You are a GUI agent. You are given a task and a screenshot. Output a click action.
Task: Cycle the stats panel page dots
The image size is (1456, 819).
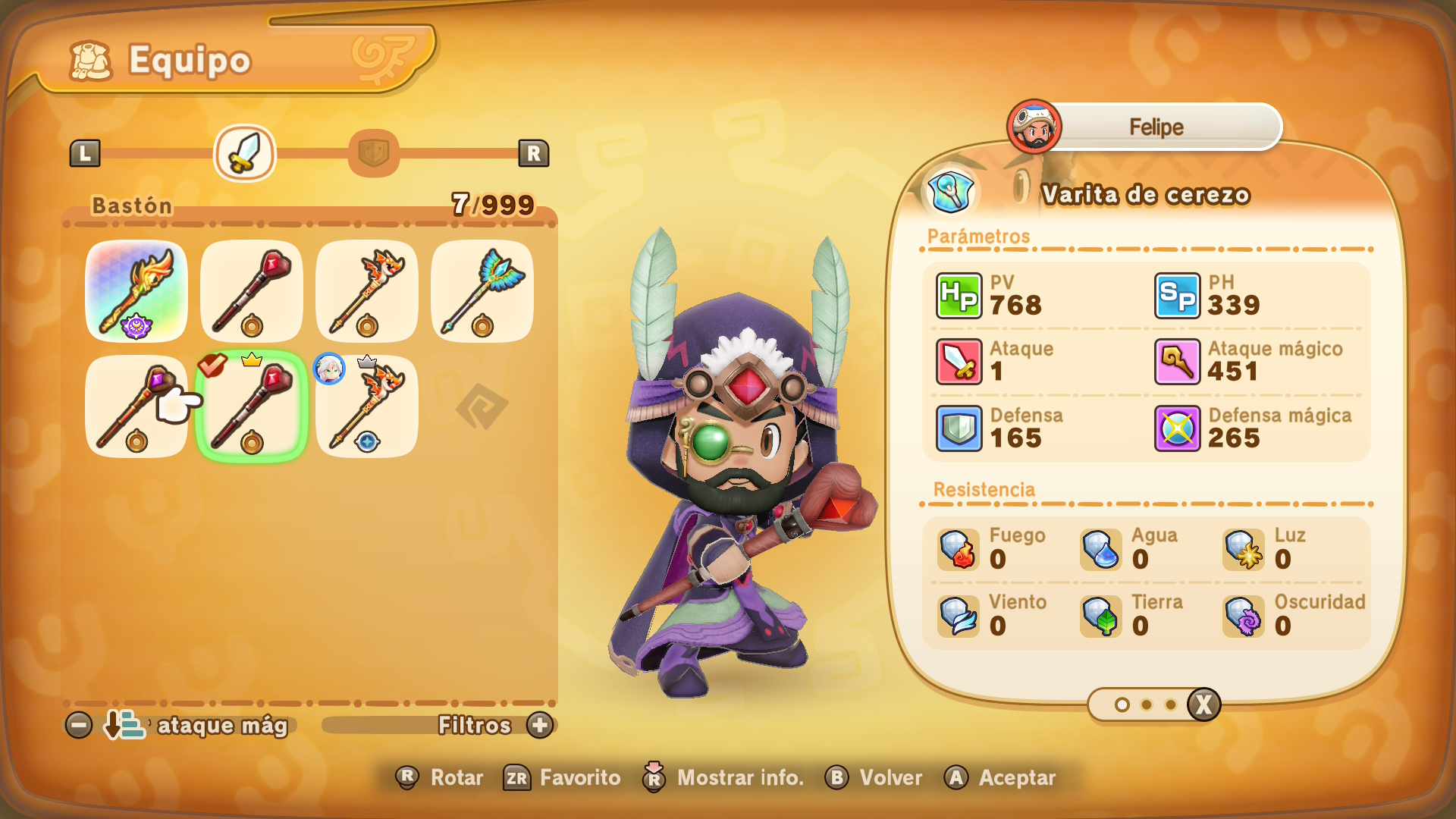coord(1203,705)
